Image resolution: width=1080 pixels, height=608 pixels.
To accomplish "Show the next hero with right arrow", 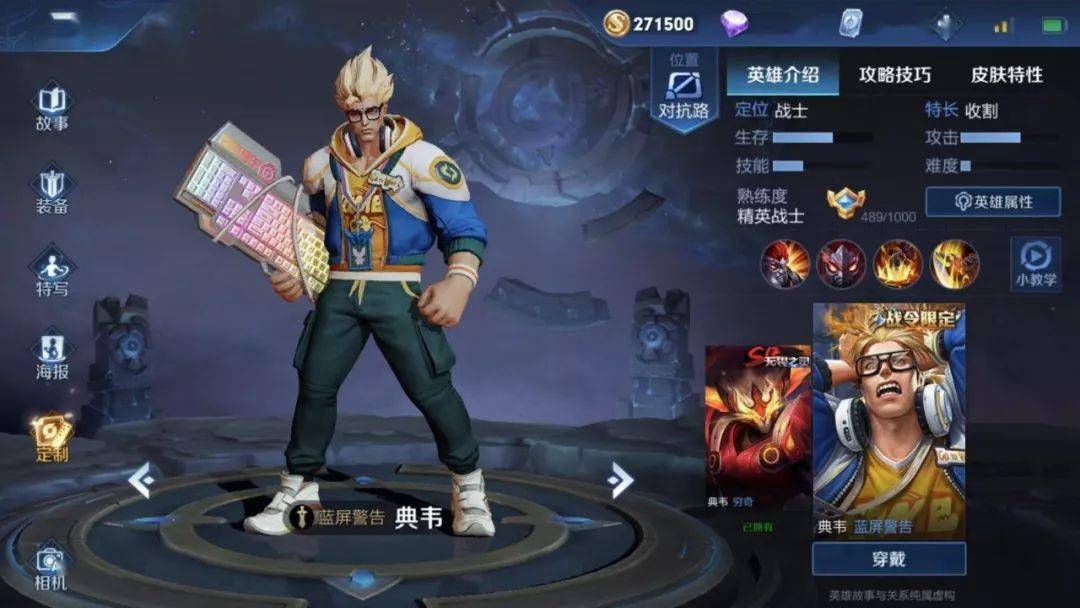I will [x=620, y=481].
